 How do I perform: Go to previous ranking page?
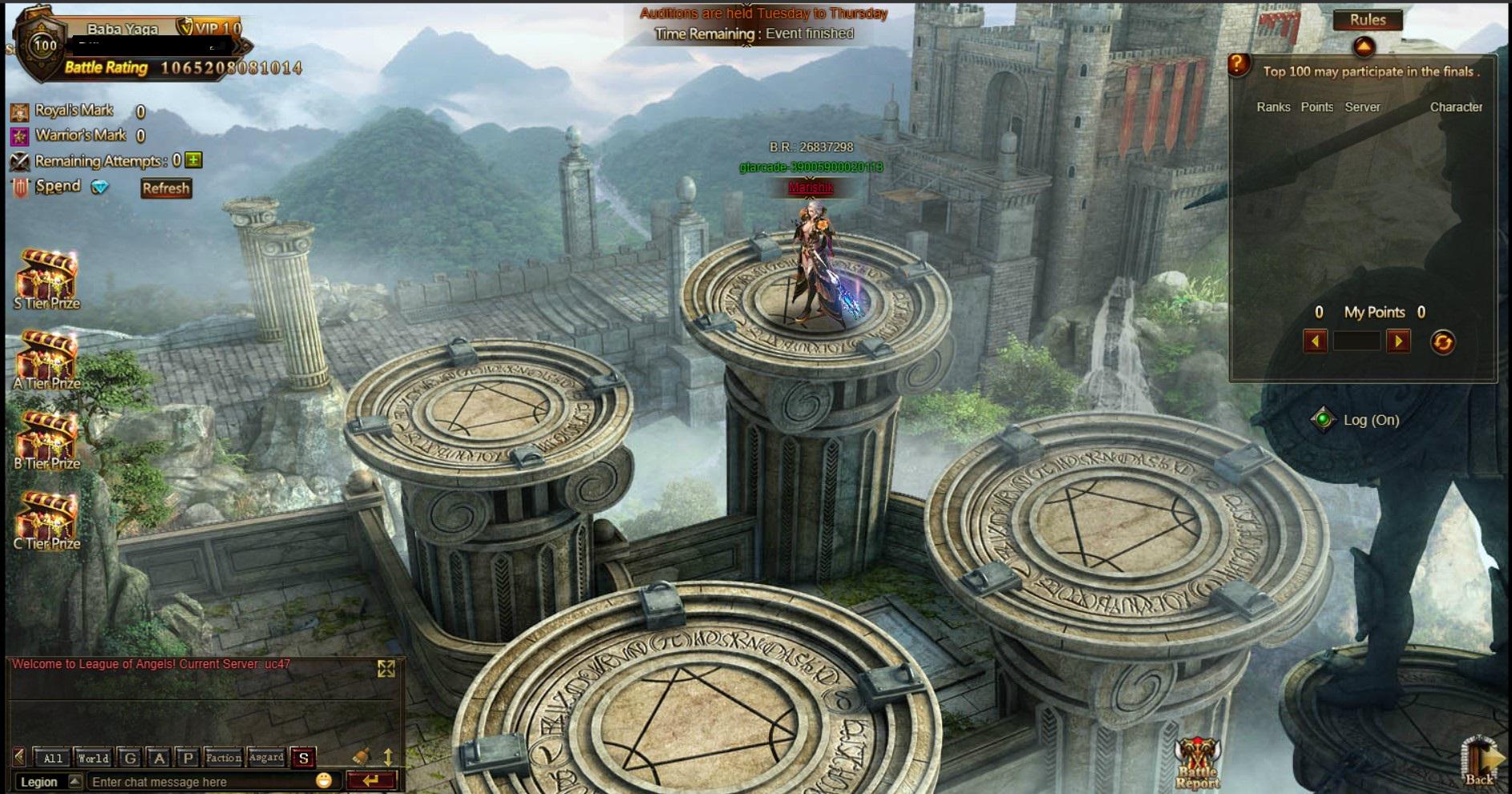coord(1315,342)
